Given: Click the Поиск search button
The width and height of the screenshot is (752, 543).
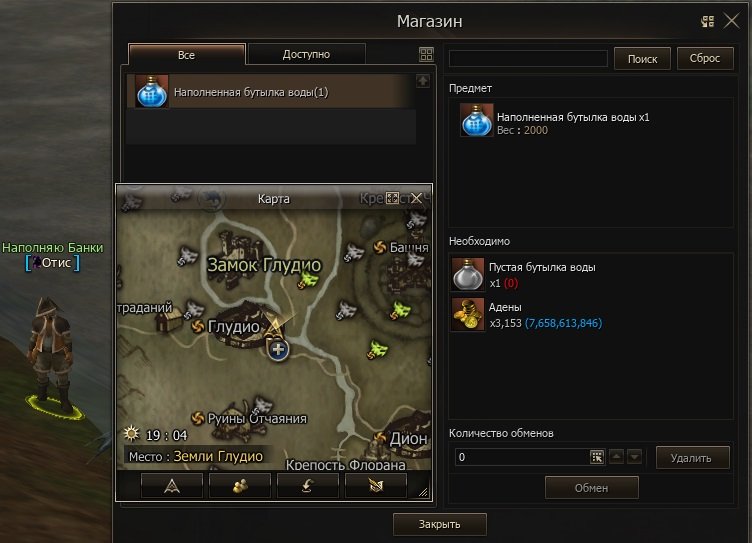Looking at the screenshot, I should coord(642,59).
